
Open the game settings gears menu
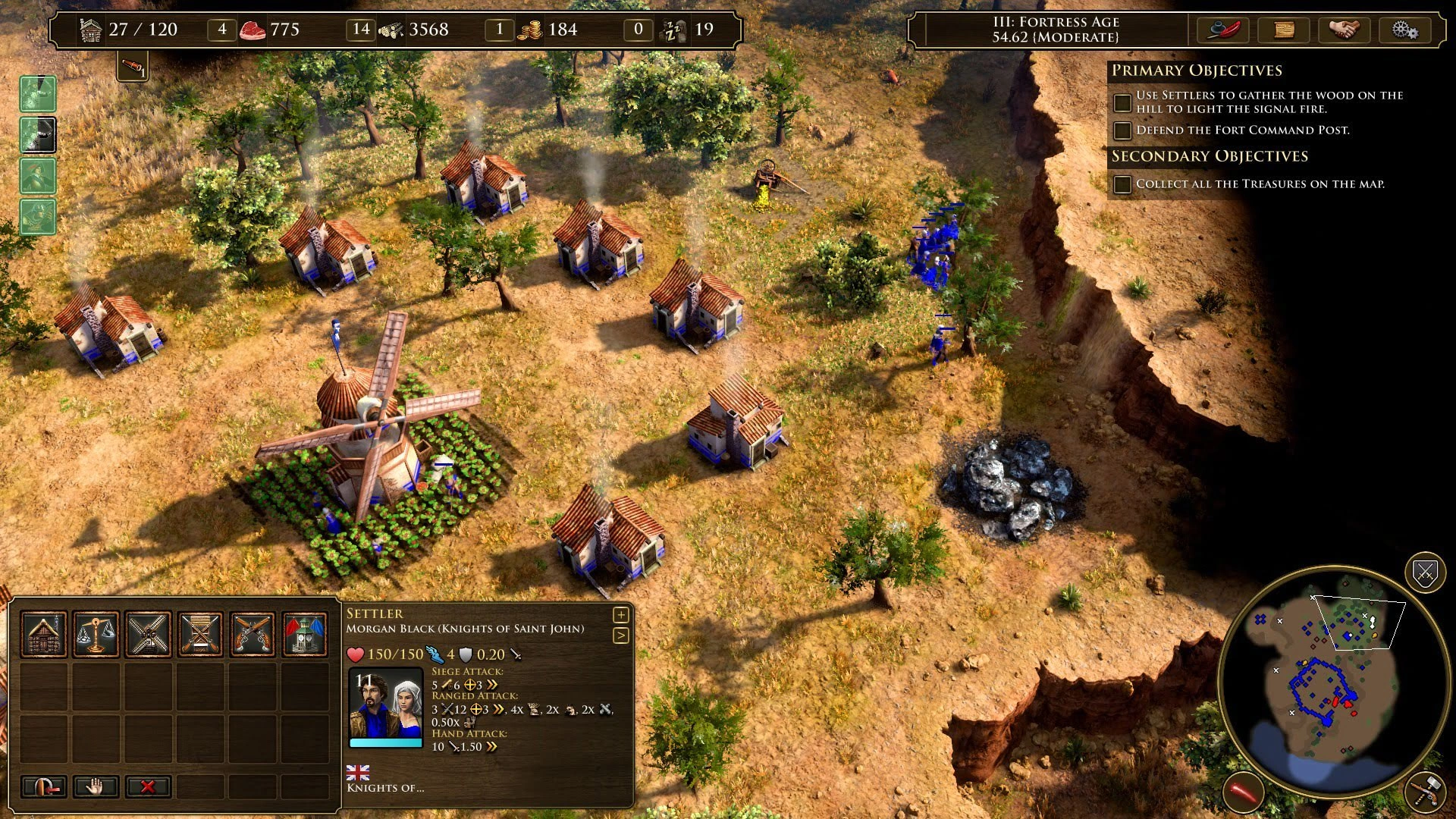[x=1404, y=30]
